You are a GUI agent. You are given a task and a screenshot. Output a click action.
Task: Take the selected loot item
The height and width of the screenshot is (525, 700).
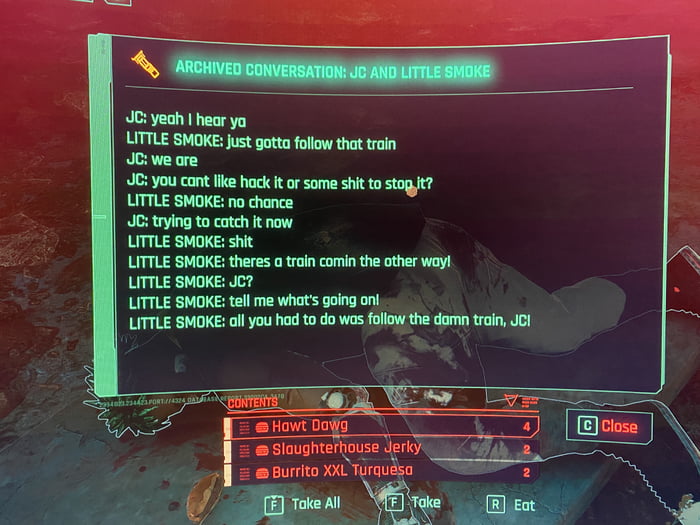(415, 504)
